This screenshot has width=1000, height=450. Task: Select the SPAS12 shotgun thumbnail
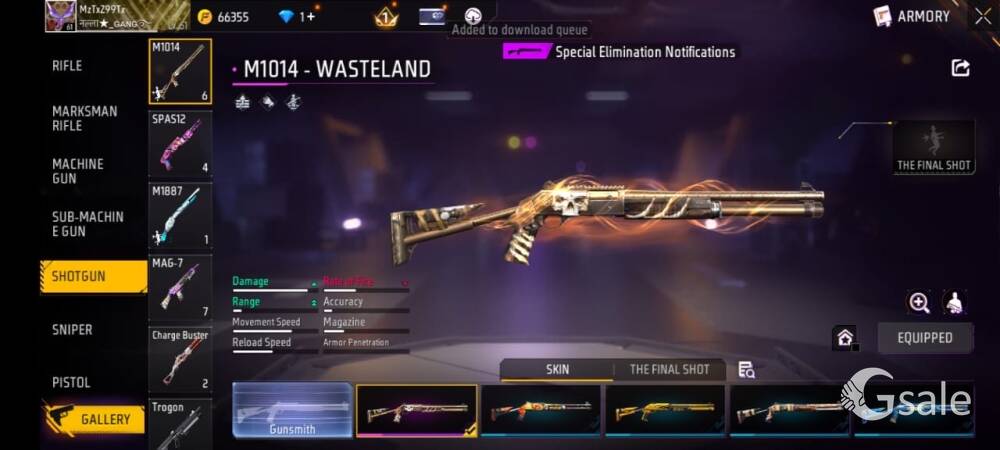[x=180, y=144]
